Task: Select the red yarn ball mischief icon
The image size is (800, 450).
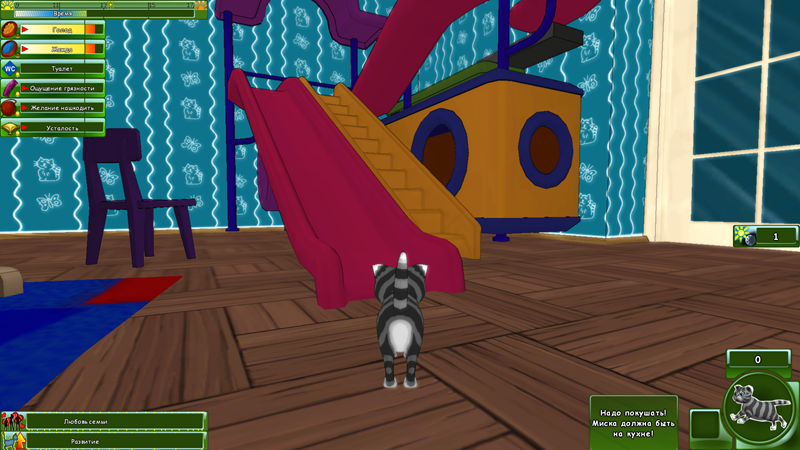Action: pyautogui.click(x=9, y=108)
